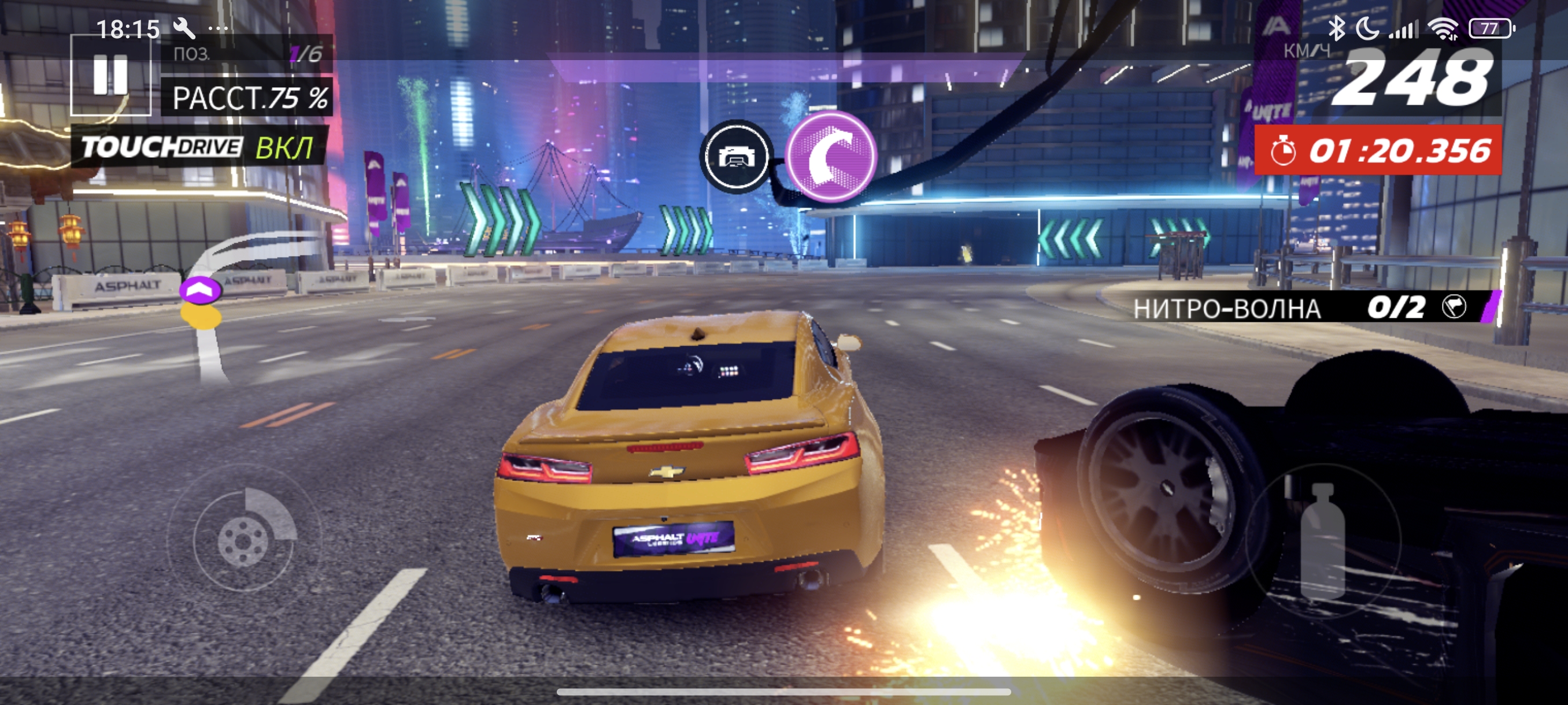Activate the nitro bottle boost
This screenshot has height=705, width=1568.
[1322, 540]
